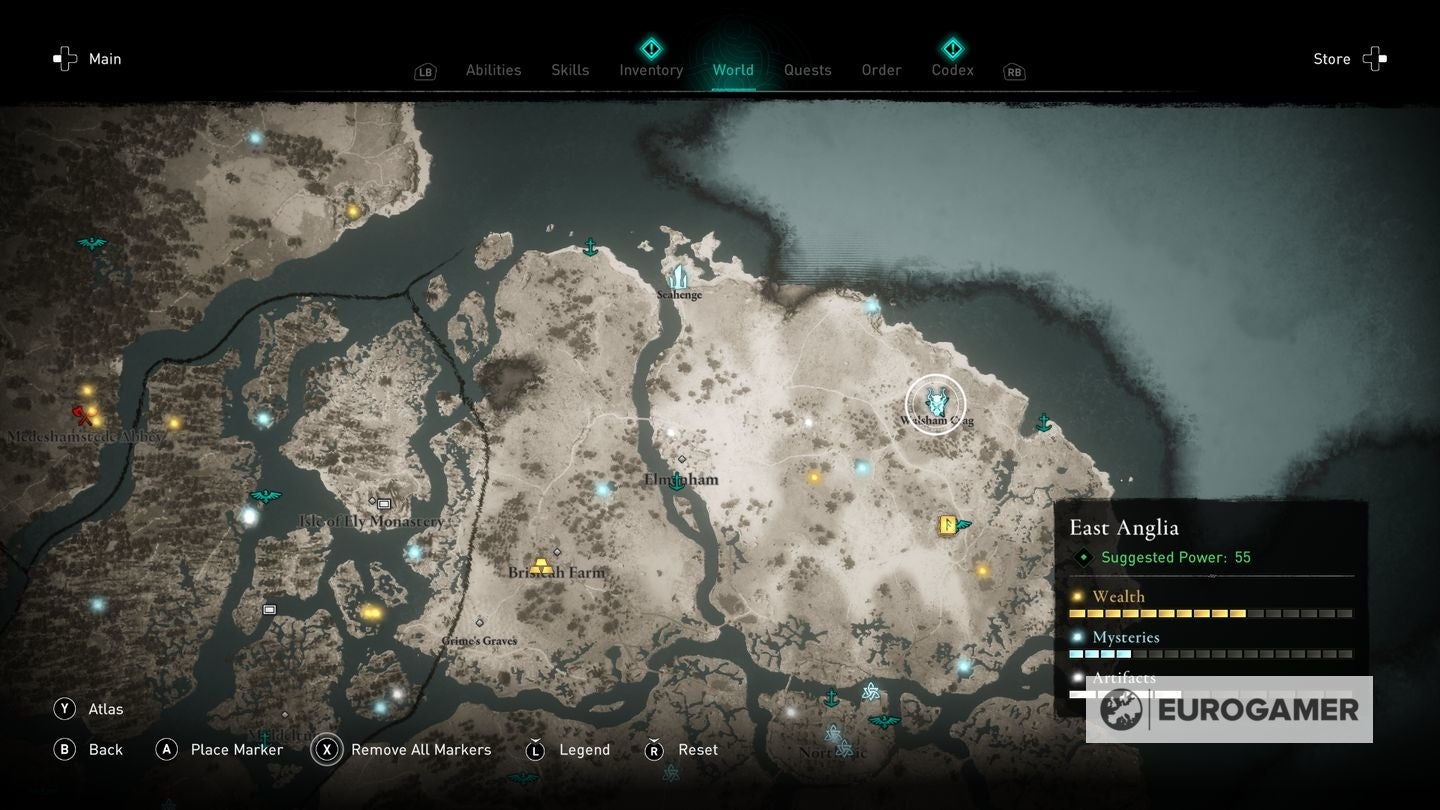Select the Walsham Crag map marker
This screenshot has width=1440, height=810.
tap(936, 404)
